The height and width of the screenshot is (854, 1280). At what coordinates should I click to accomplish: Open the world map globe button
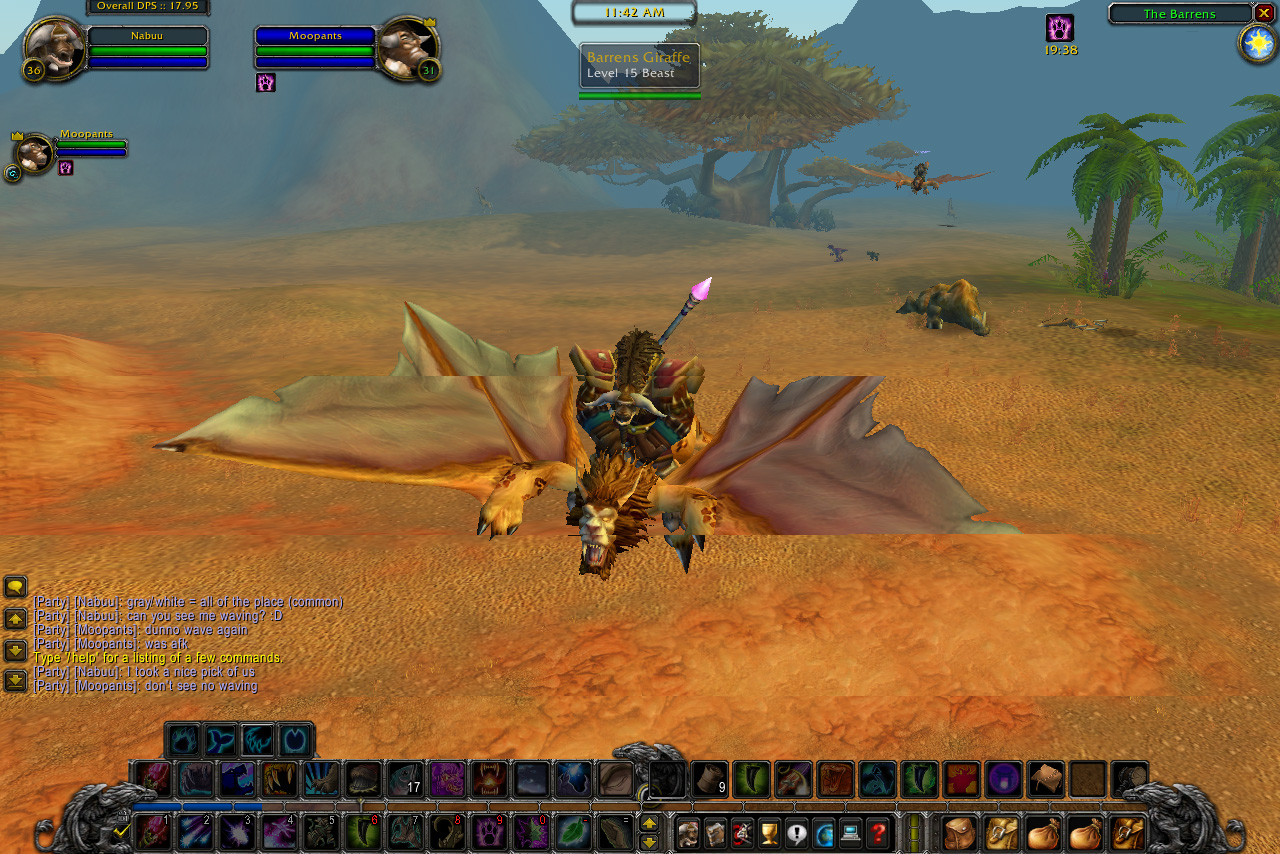coord(823,832)
